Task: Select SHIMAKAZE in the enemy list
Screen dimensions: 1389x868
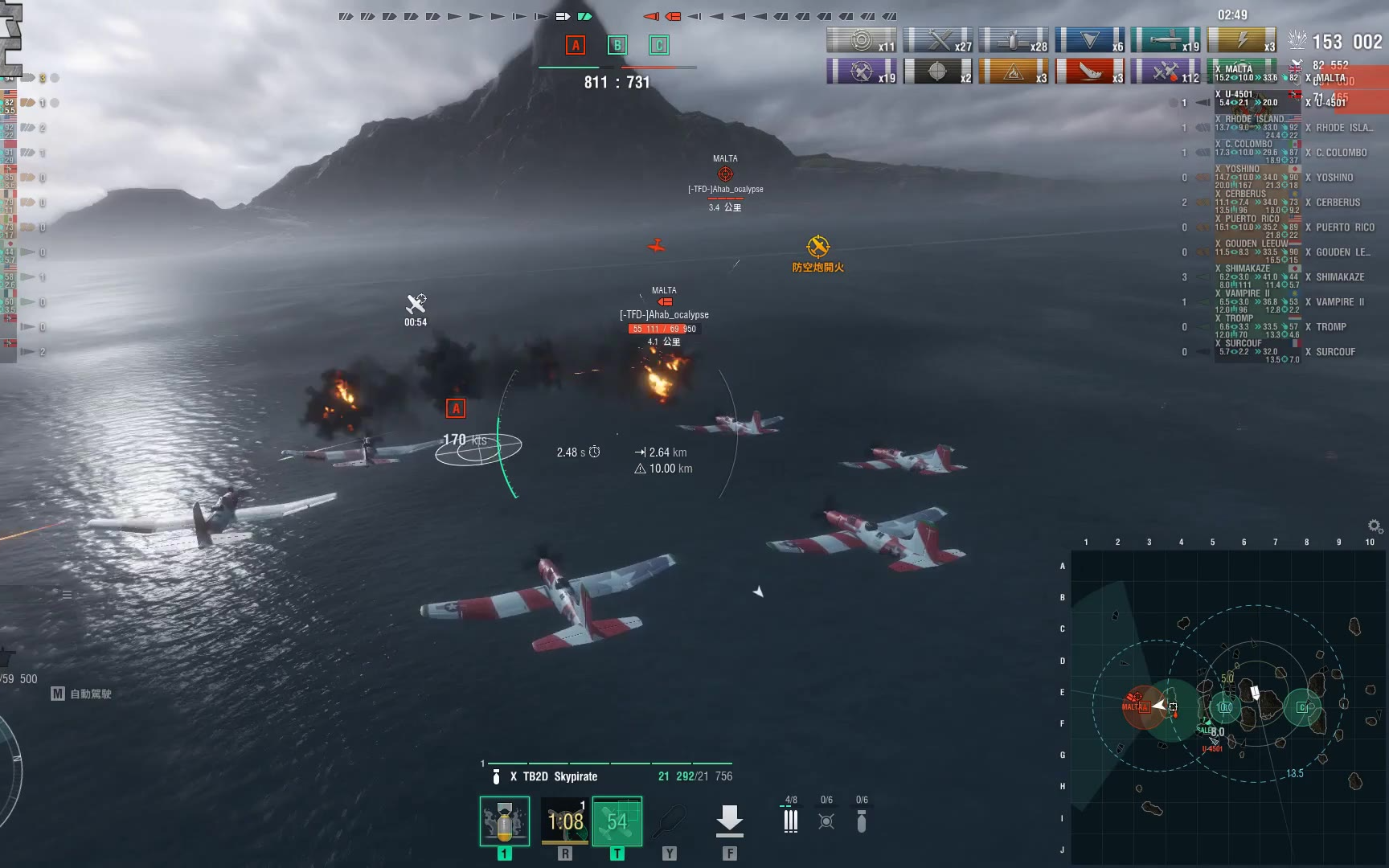Action: coord(1339,277)
